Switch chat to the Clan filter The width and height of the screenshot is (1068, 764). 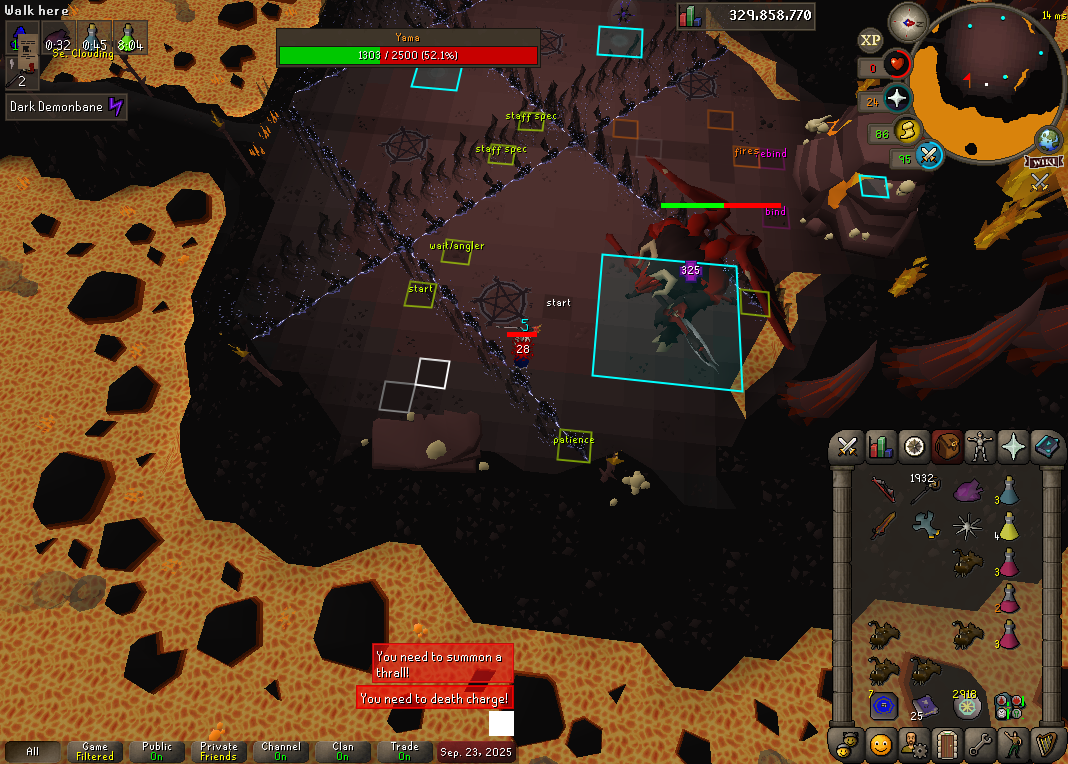343,751
